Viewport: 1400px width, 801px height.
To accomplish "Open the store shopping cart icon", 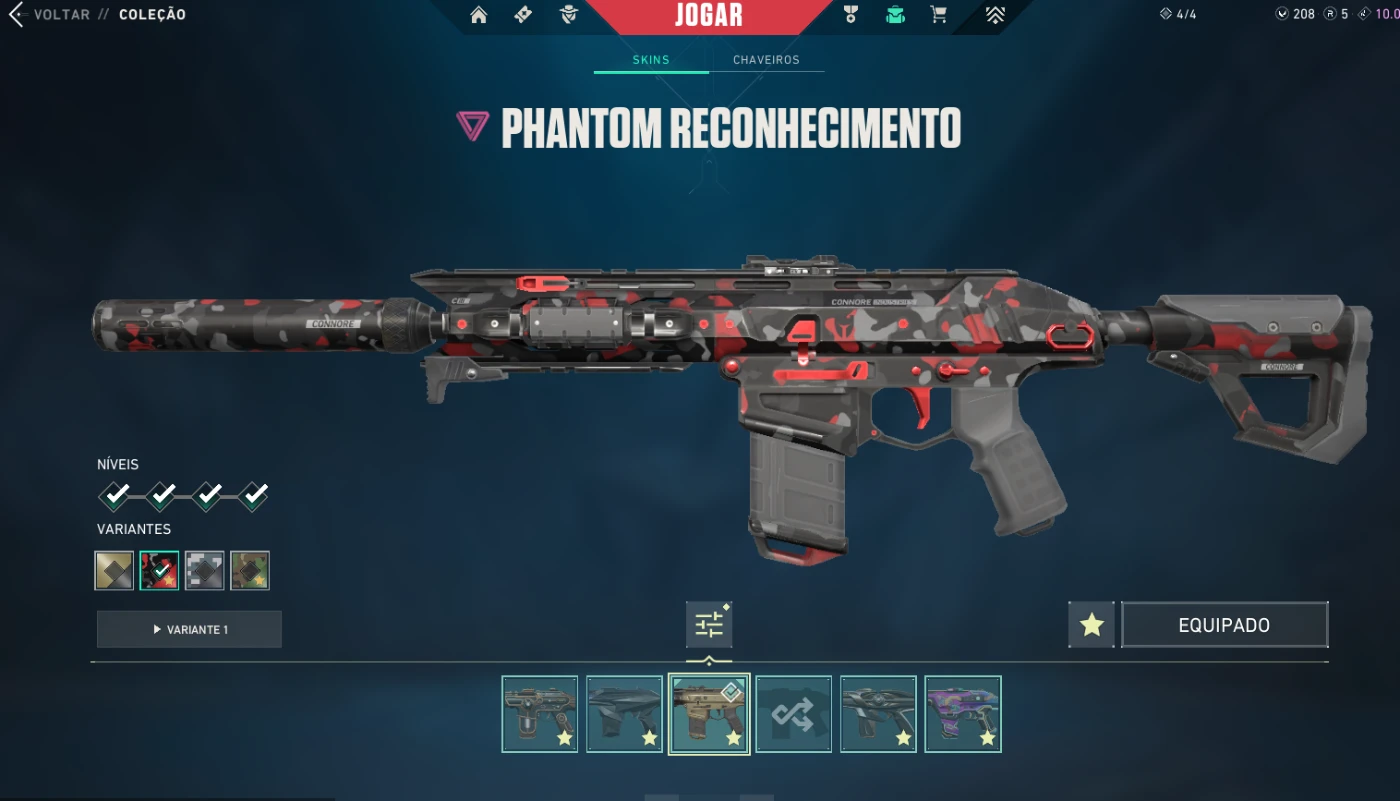I will [x=938, y=15].
